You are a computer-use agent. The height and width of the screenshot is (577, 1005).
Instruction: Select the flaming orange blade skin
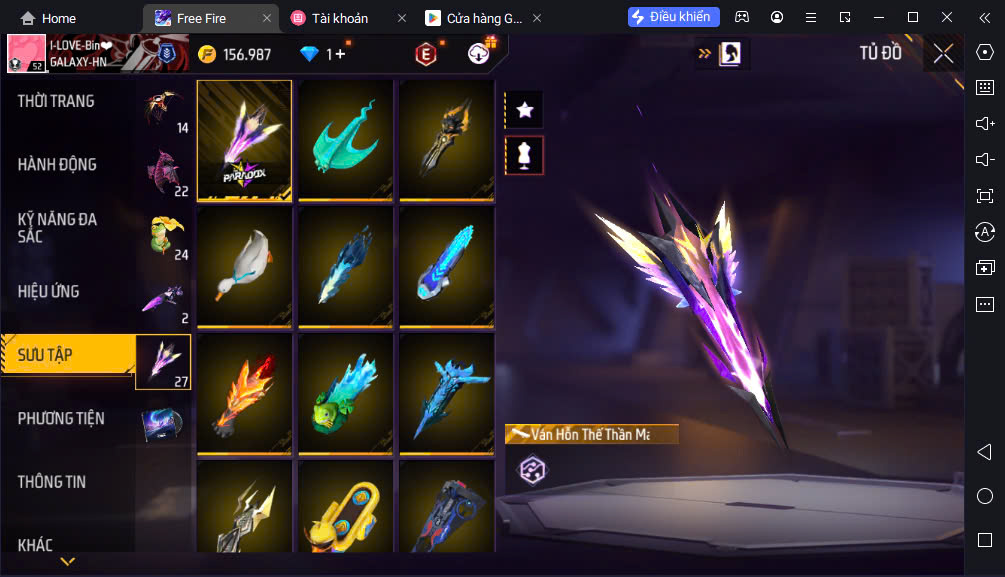(244, 394)
